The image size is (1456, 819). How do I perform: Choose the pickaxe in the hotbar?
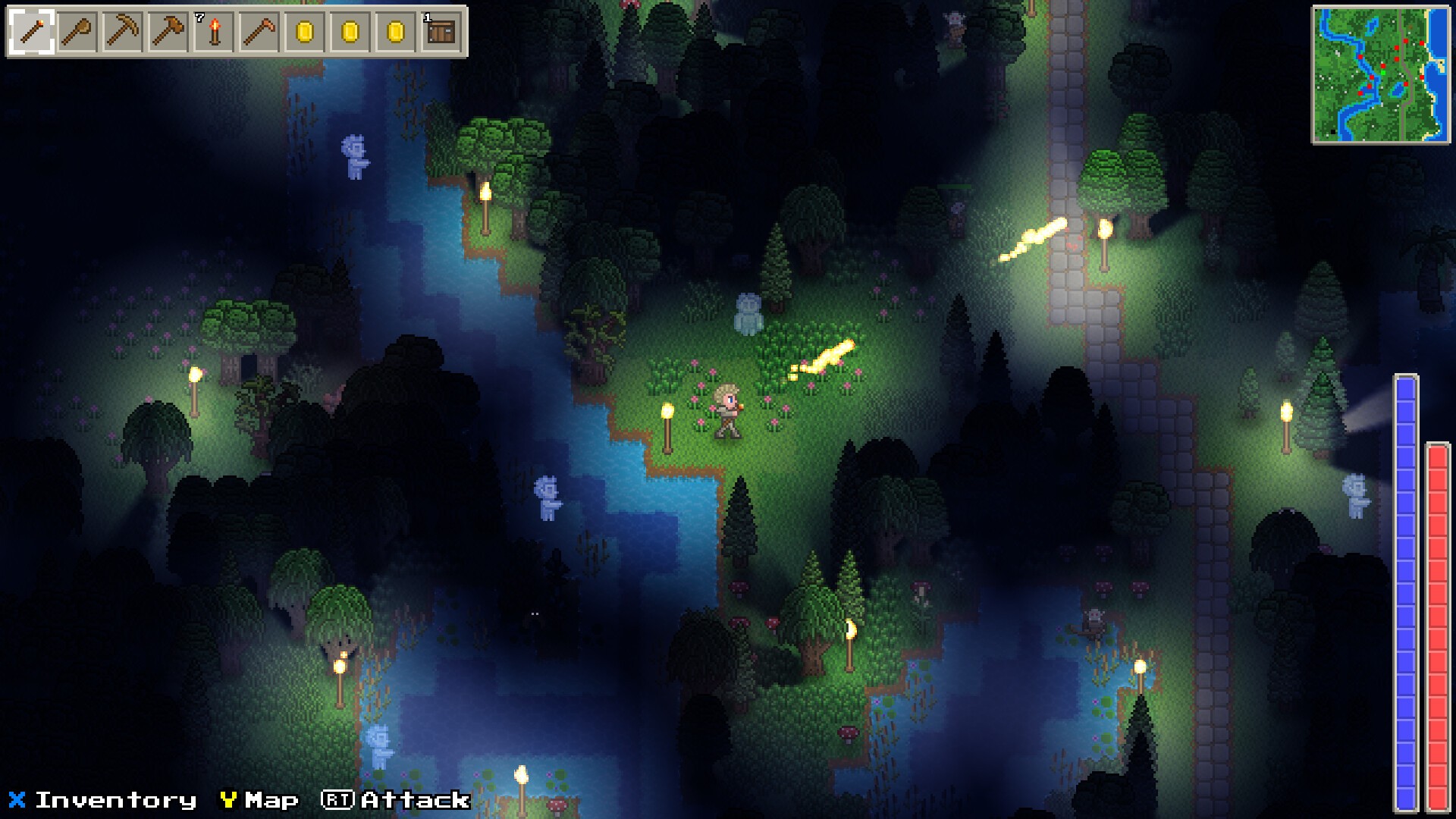[x=123, y=32]
